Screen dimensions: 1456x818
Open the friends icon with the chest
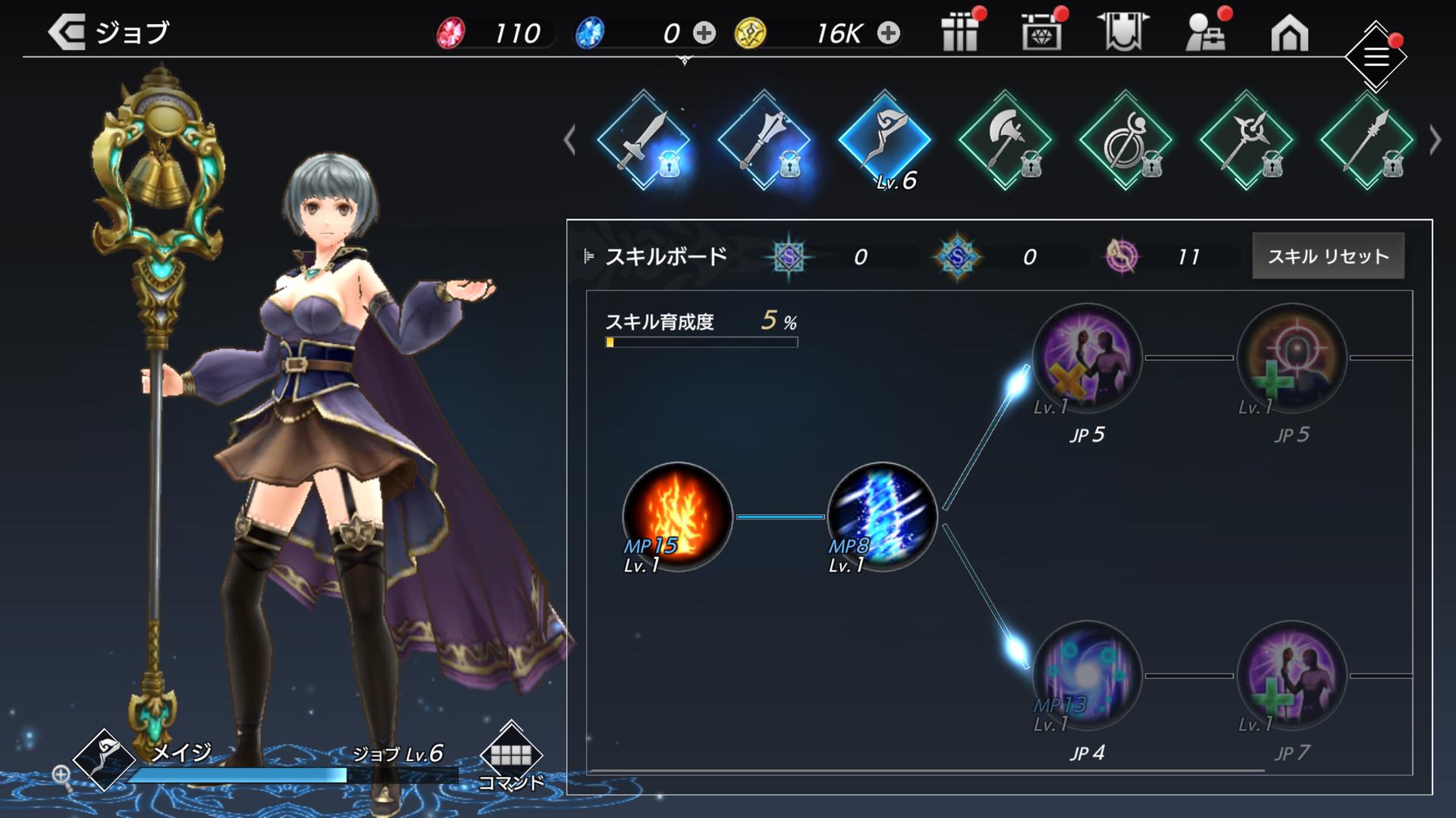coord(1206,33)
